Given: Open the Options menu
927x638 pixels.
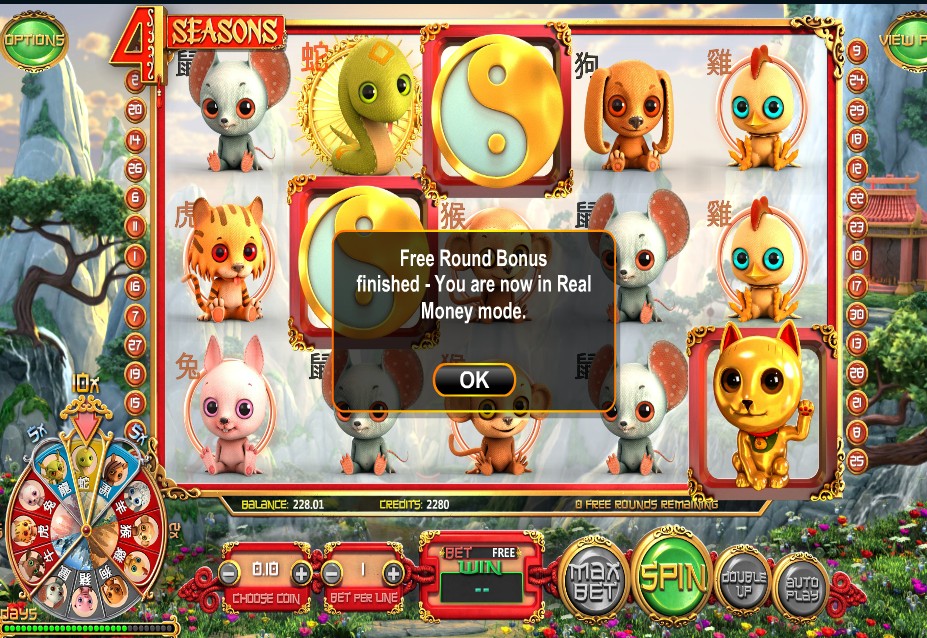Looking at the screenshot, I should coord(33,41).
